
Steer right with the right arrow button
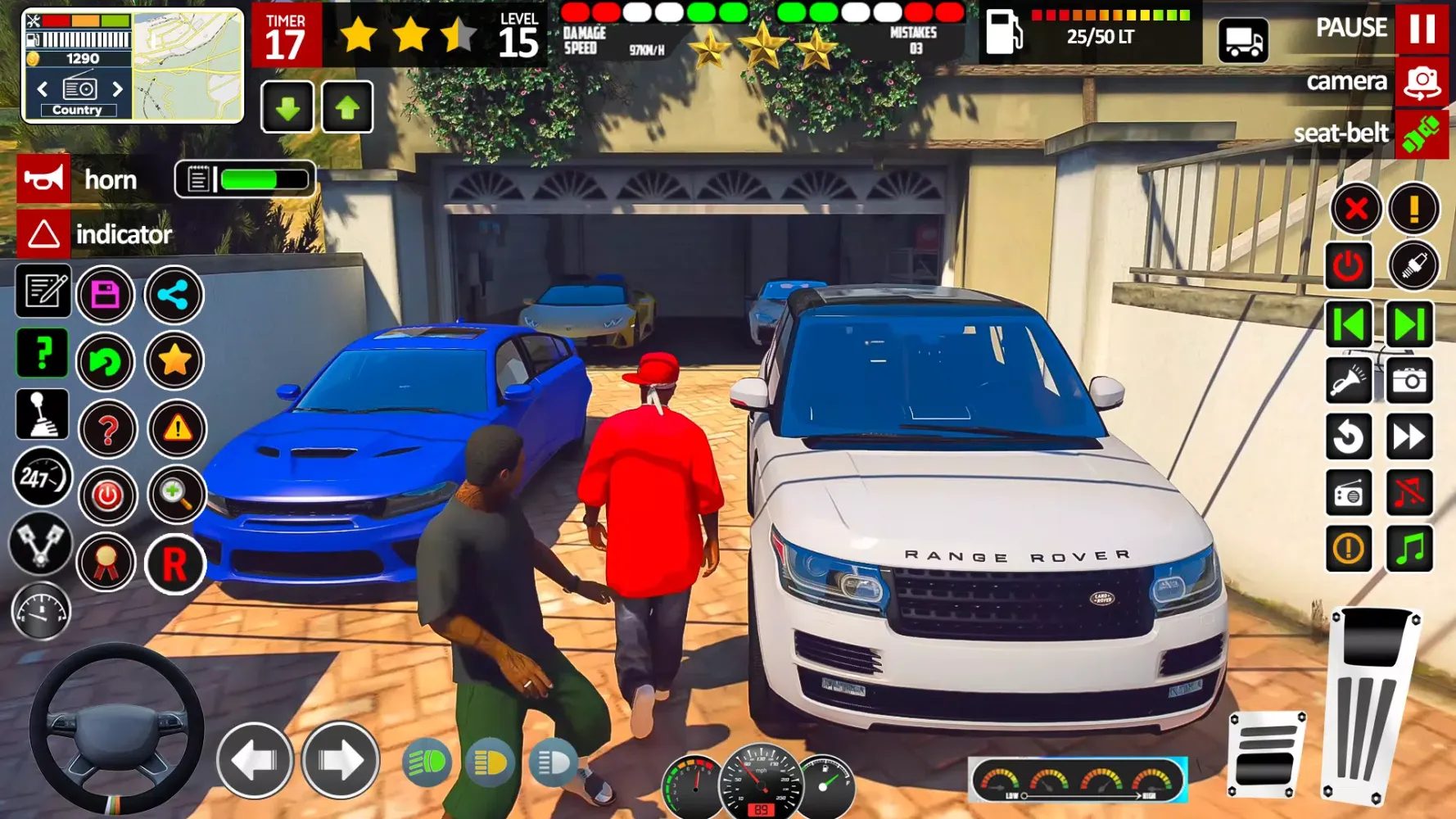340,761
